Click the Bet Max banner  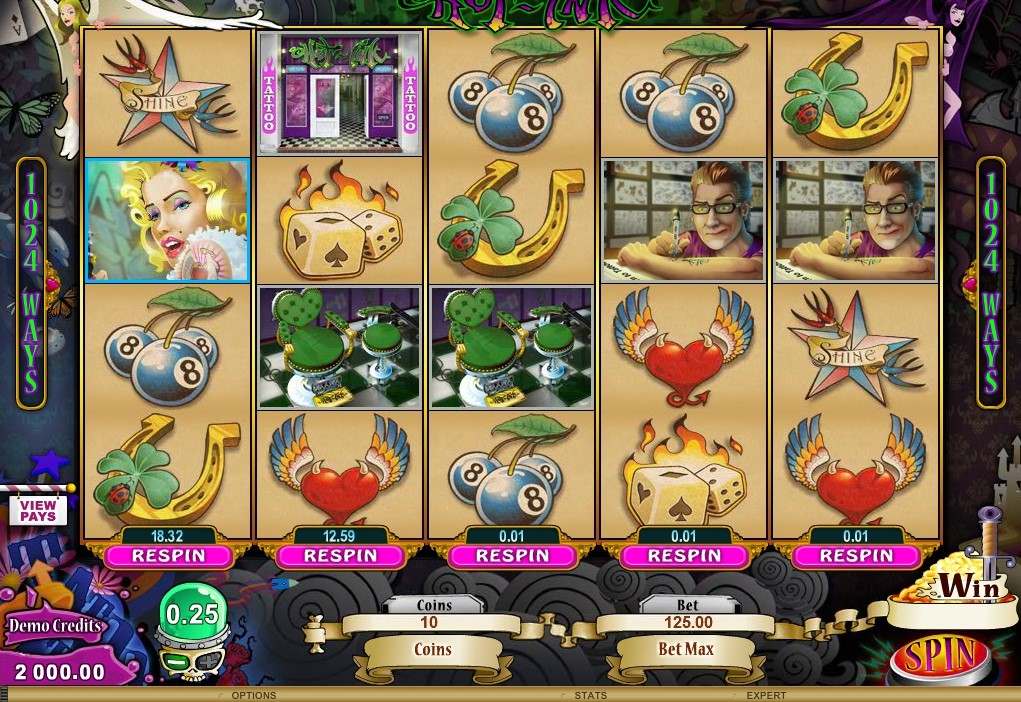click(x=686, y=650)
